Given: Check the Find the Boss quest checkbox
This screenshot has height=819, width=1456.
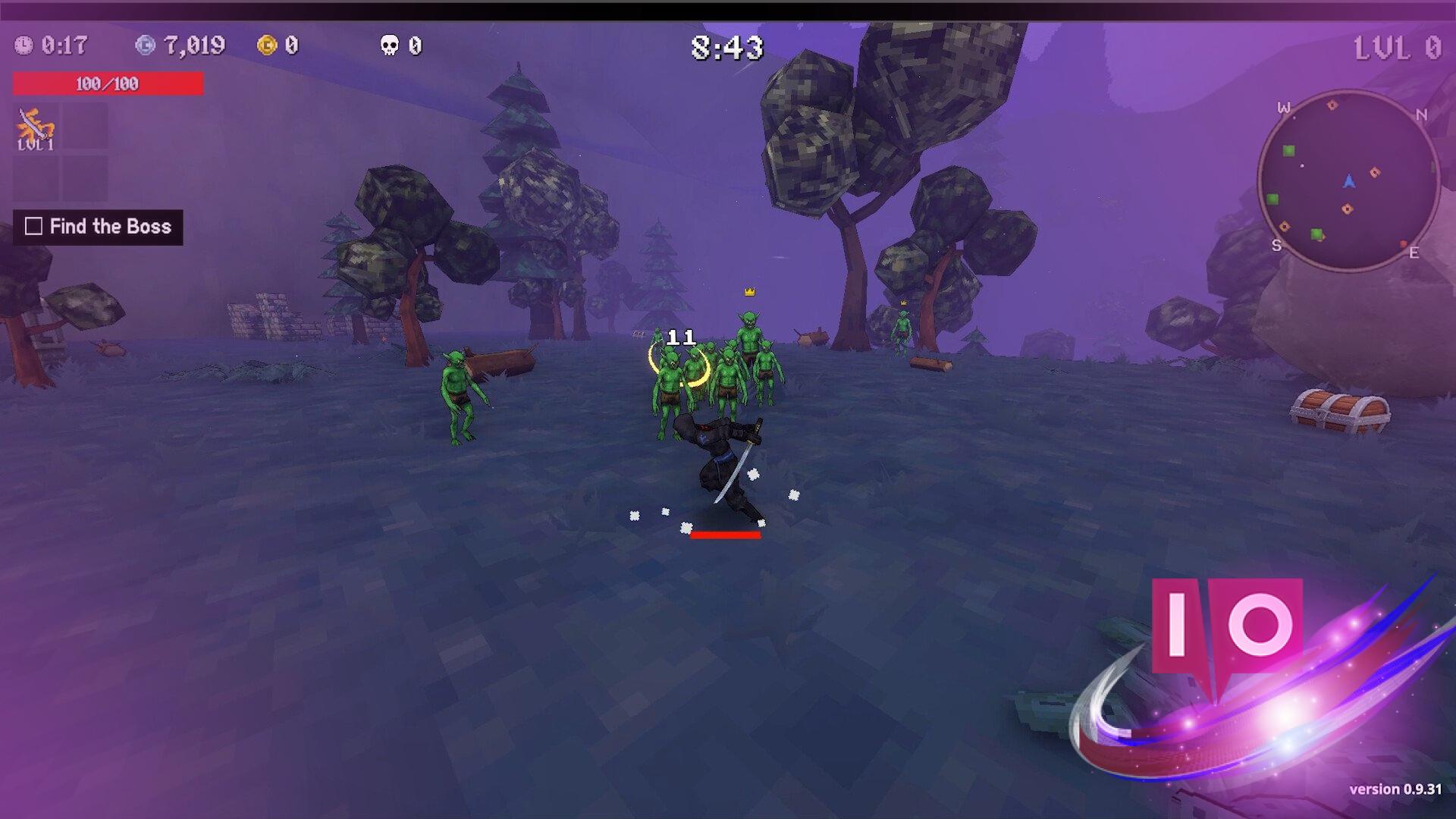Looking at the screenshot, I should (32, 226).
